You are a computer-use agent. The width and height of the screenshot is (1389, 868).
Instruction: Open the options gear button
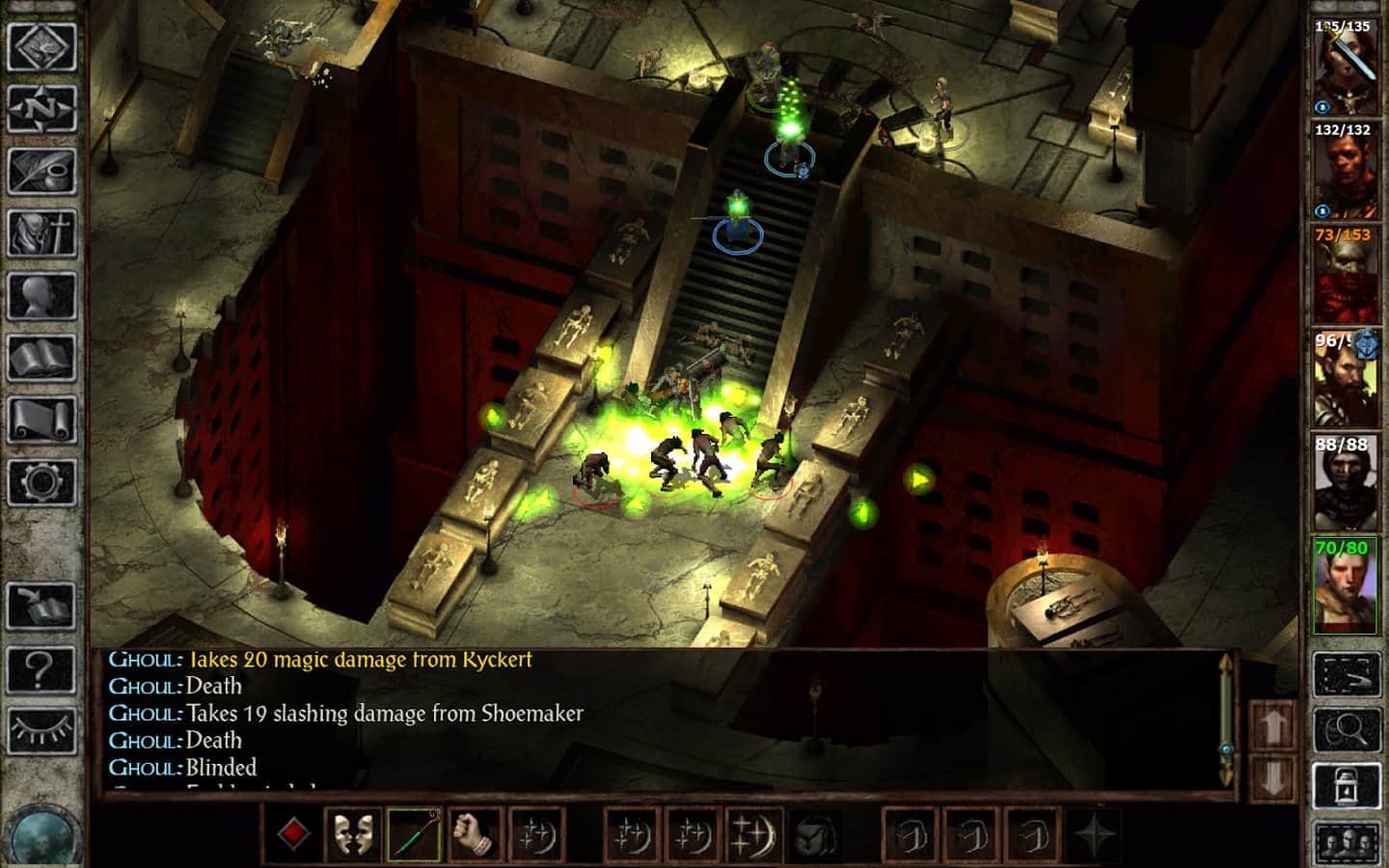(x=41, y=479)
